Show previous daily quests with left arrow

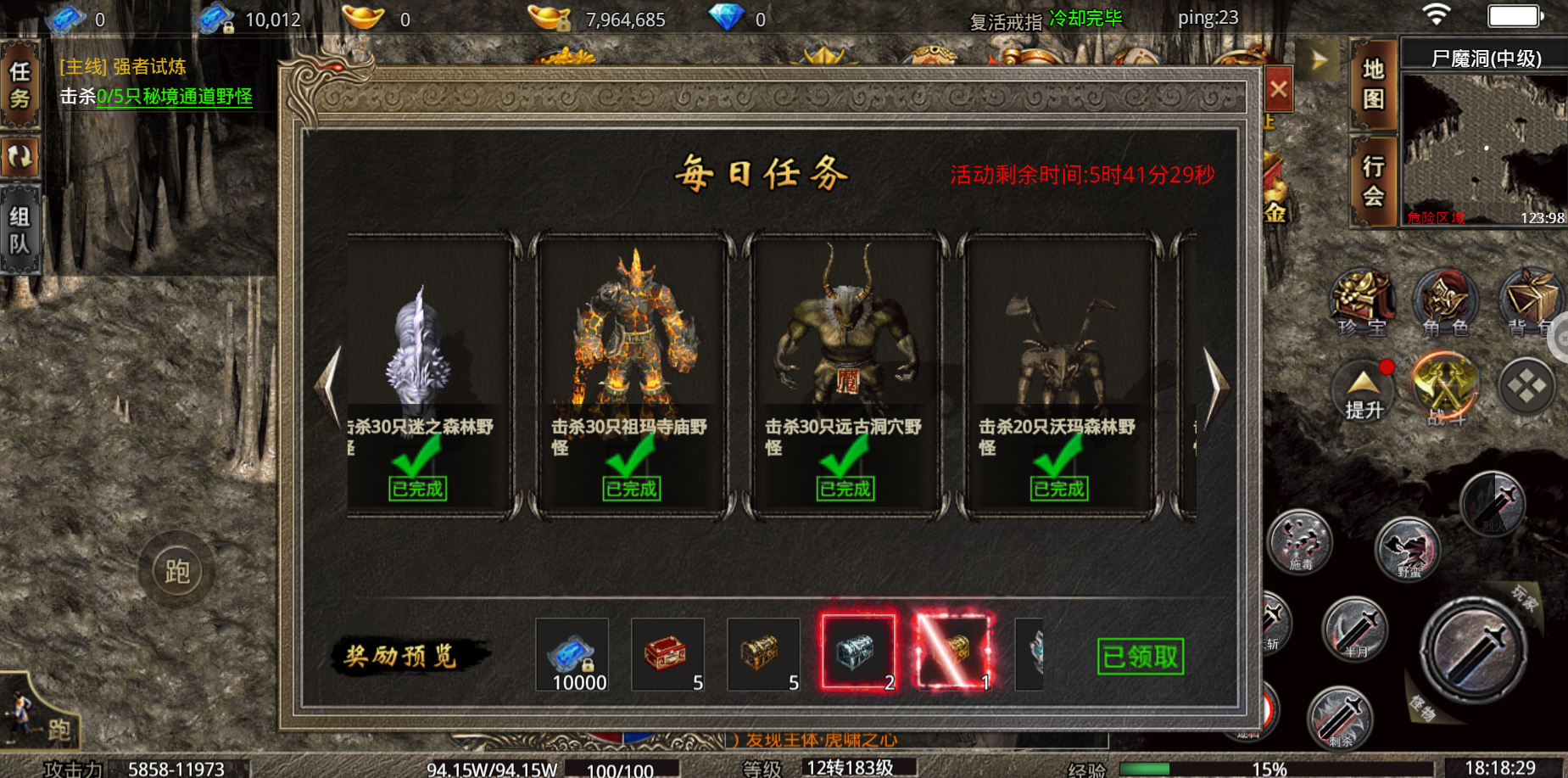coord(329,386)
